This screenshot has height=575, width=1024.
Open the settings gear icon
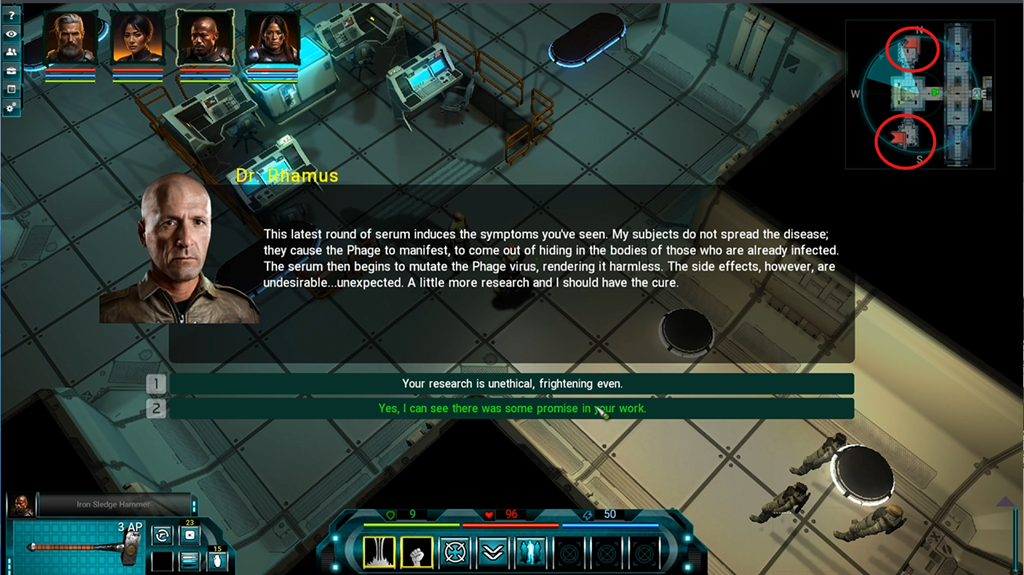point(11,106)
